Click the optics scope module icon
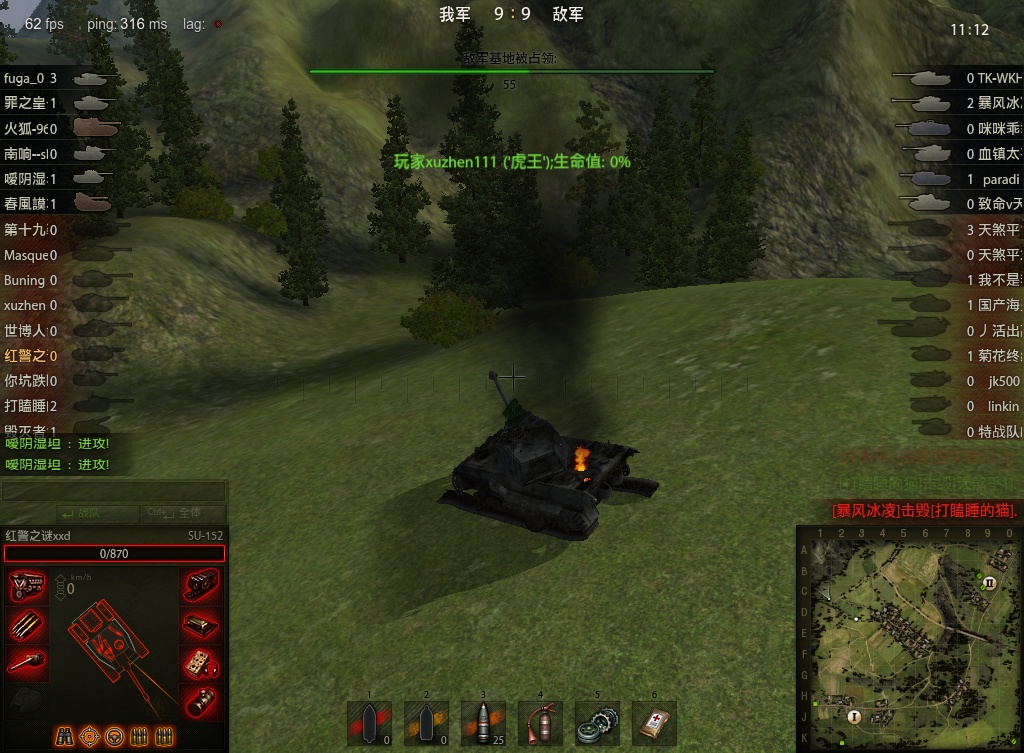Image resolution: width=1024 pixels, height=753 pixels. point(201,700)
